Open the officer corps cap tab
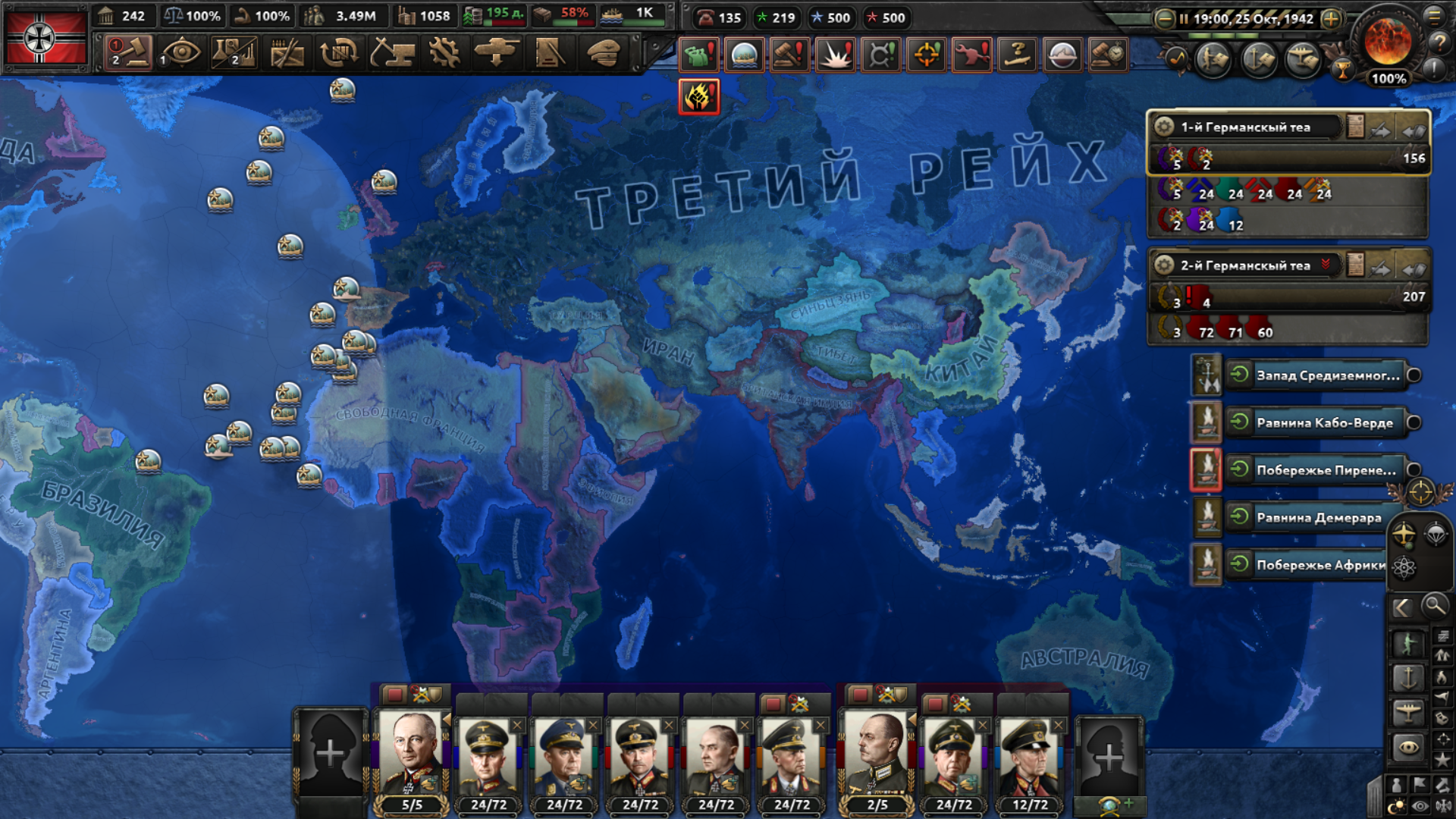Viewport: 1456px width, 819px height. tap(604, 53)
